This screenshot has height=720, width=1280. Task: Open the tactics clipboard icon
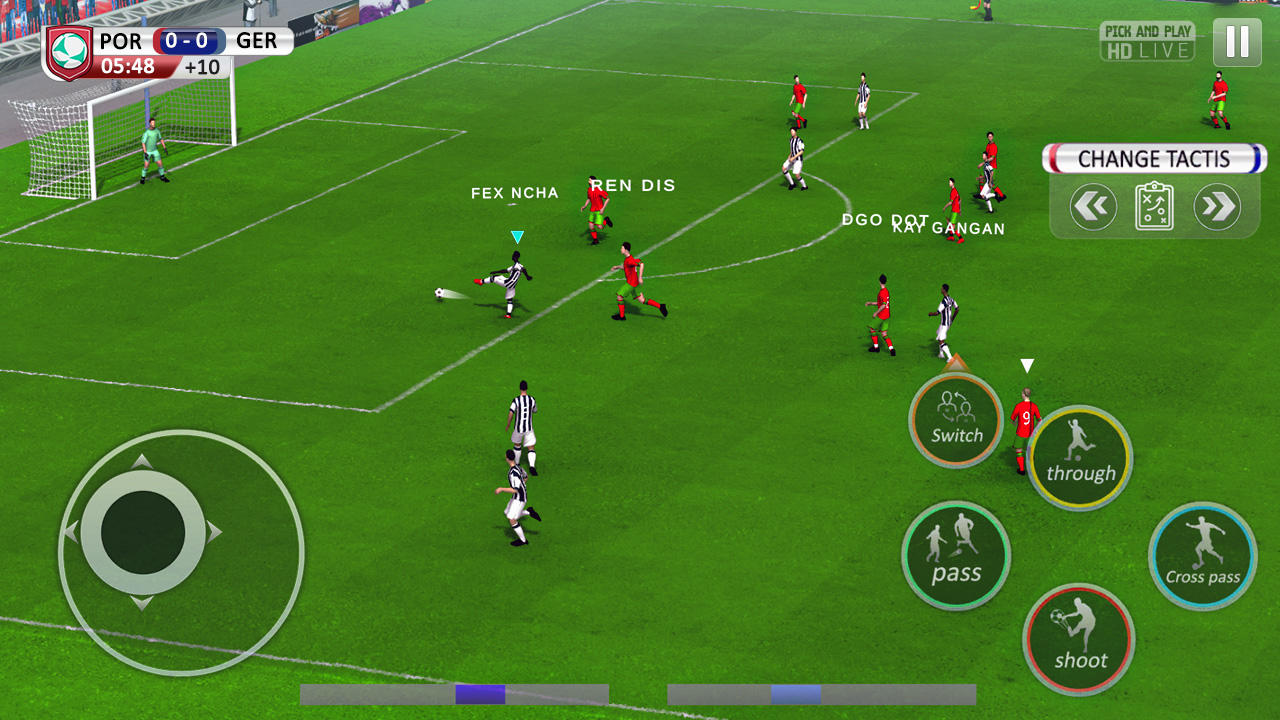pos(1153,205)
